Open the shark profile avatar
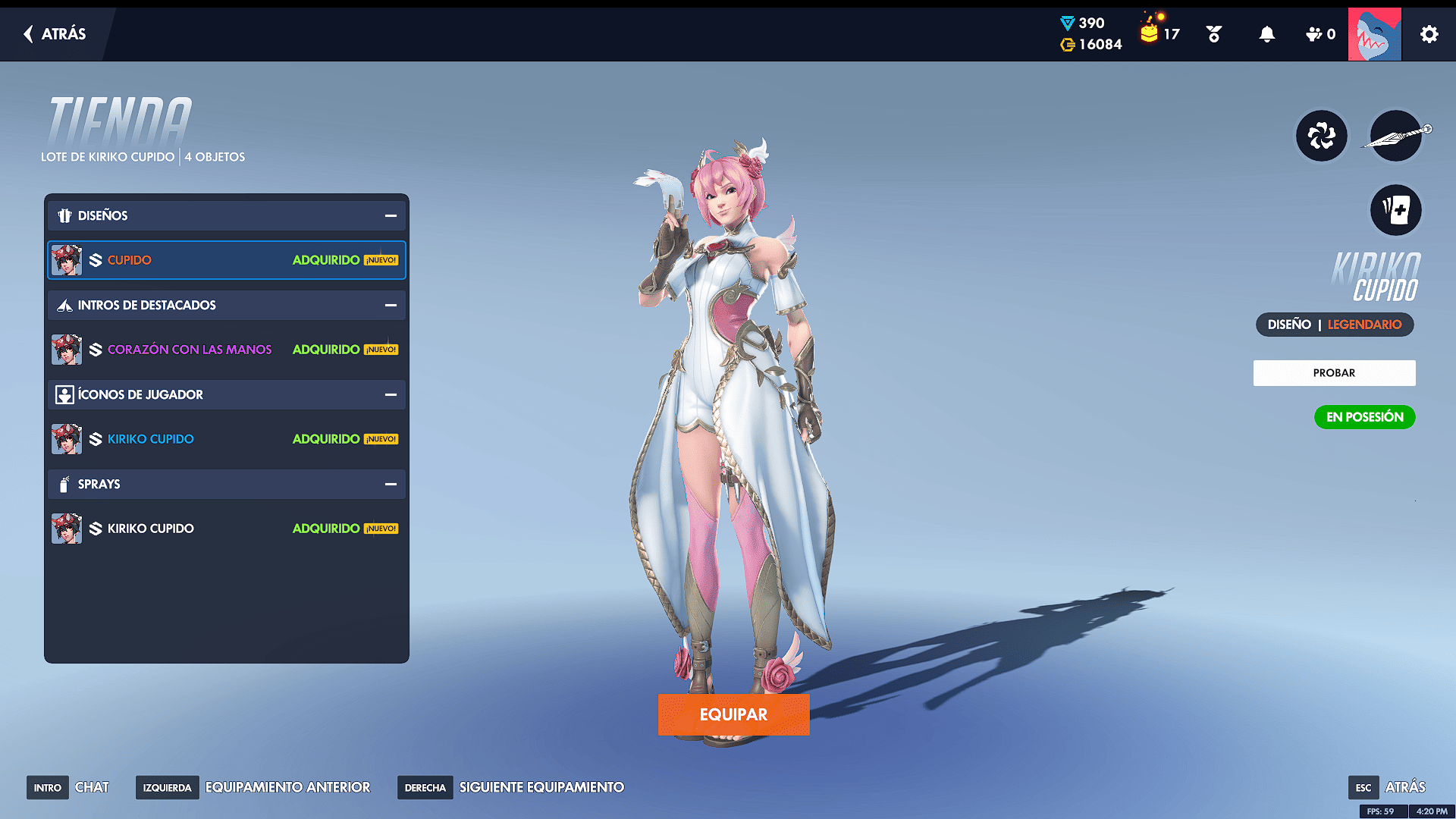Image resolution: width=1456 pixels, height=819 pixels. [x=1374, y=34]
